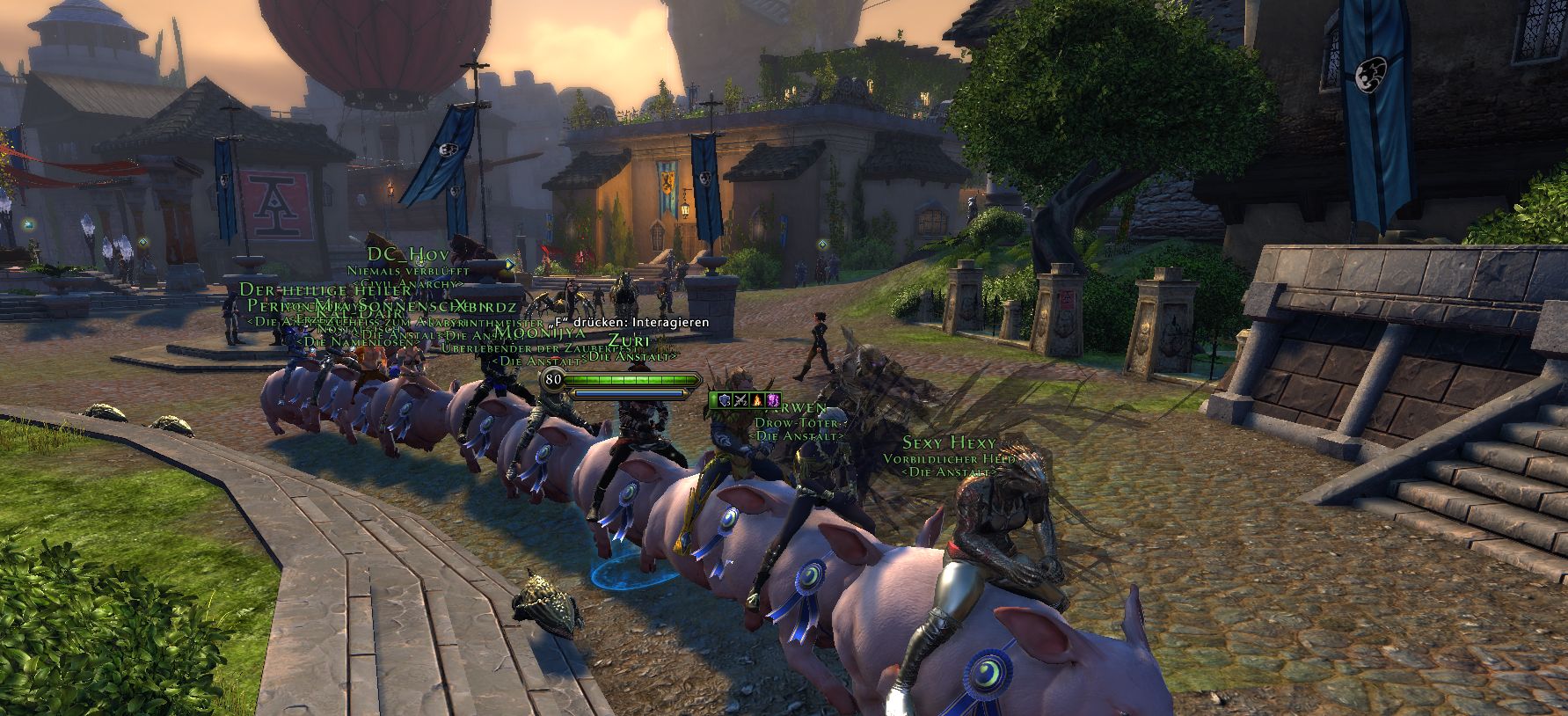Click the purple crystal buff icon
Image resolution: width=1568 pixels, height=716 pixels.
(773, 400)
